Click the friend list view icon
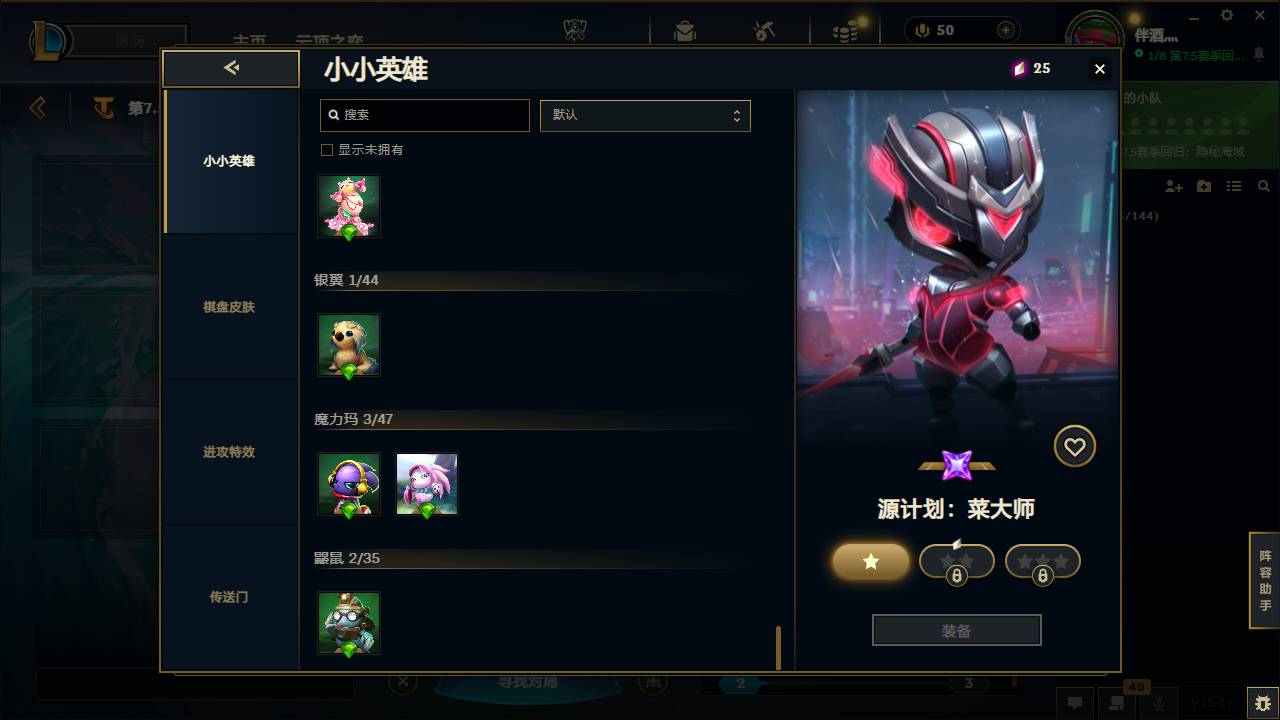 (1233, 186)
